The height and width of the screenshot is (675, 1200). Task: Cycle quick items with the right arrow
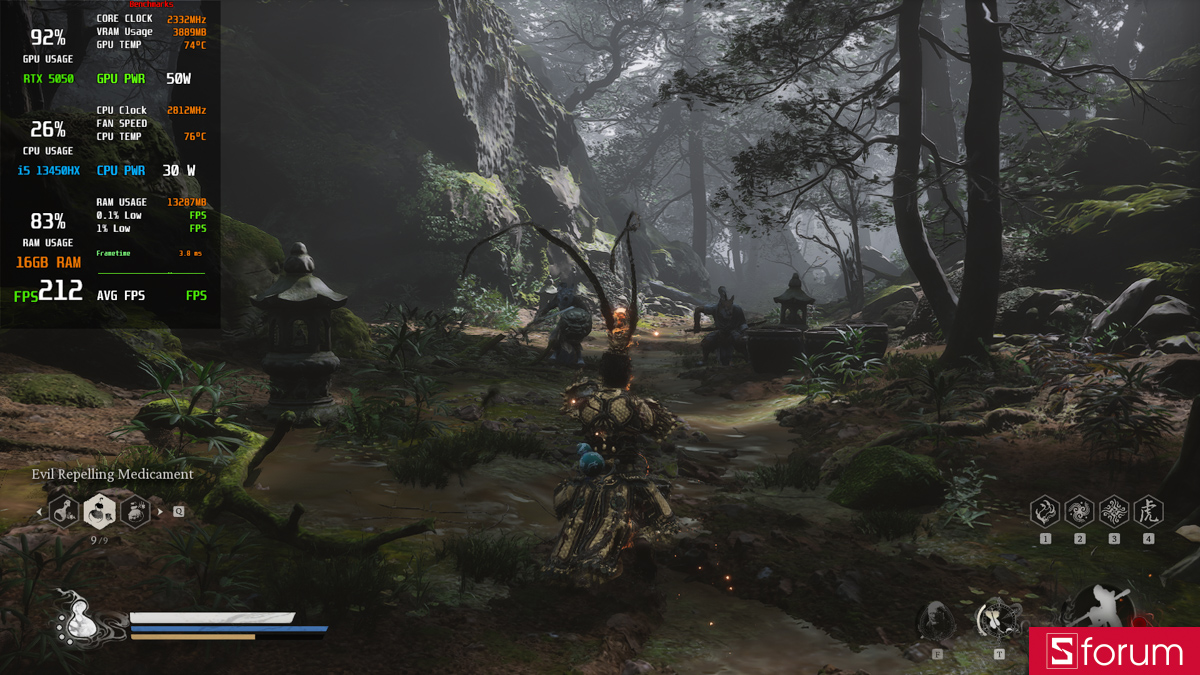pos(160,512)
